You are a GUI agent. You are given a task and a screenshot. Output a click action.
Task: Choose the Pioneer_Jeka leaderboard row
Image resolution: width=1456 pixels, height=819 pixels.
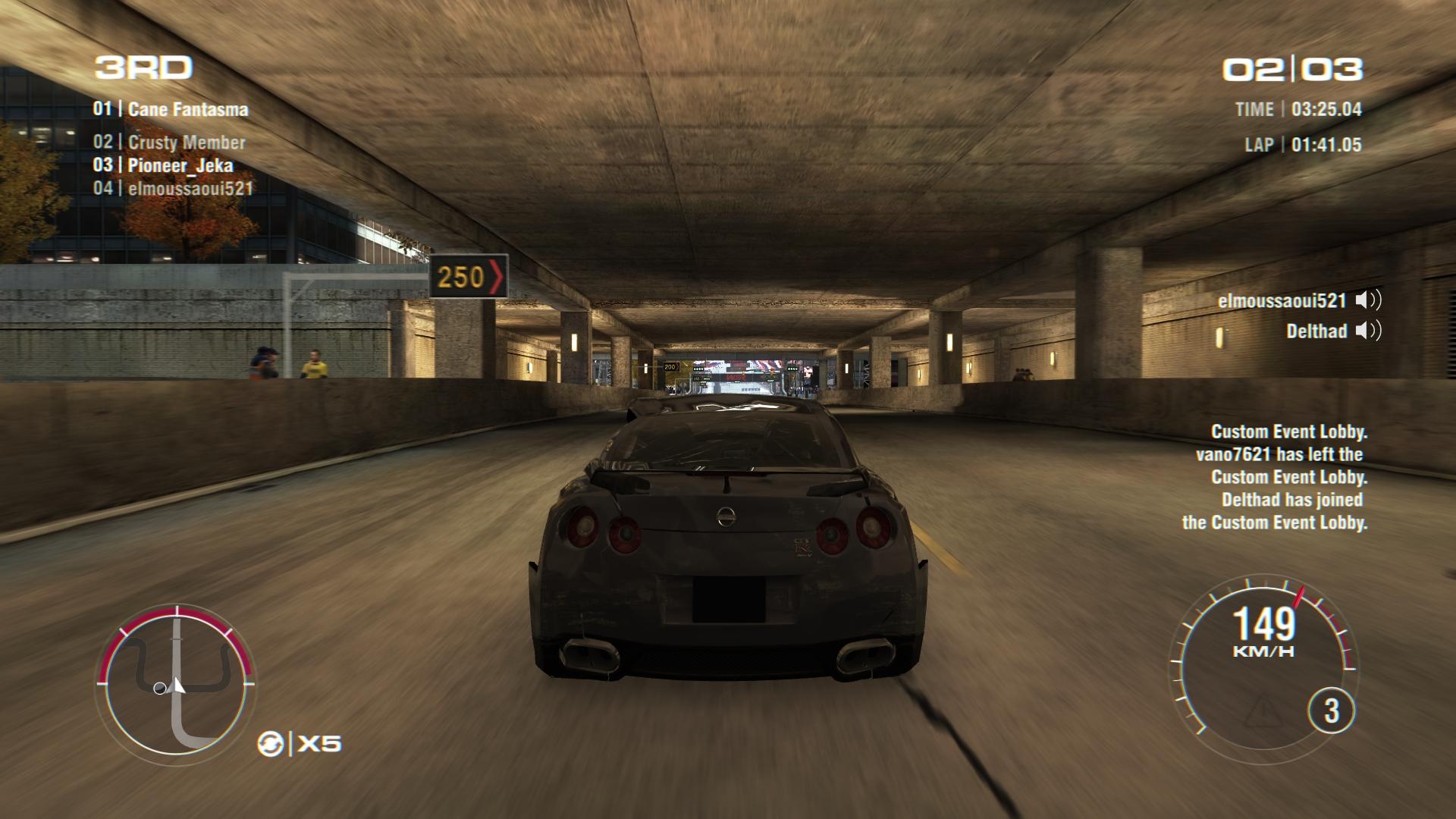click(x=164, y=165)
